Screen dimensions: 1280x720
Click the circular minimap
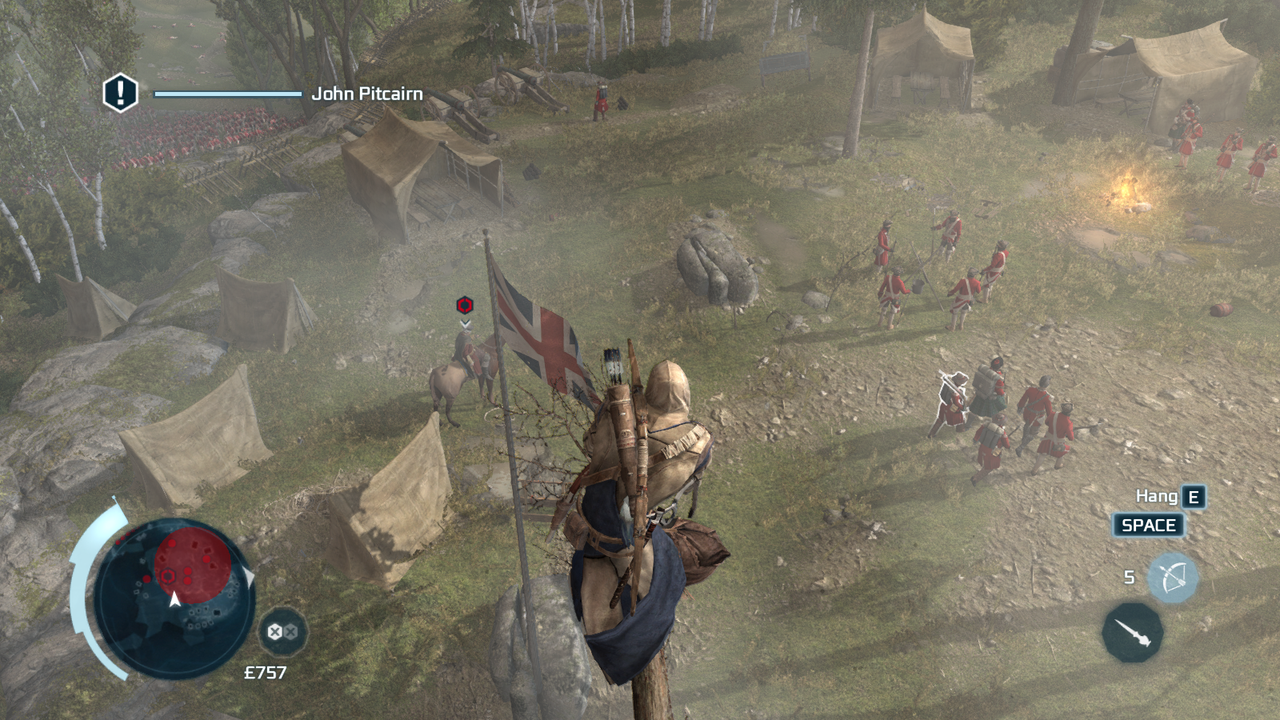(x=174, y=598)
